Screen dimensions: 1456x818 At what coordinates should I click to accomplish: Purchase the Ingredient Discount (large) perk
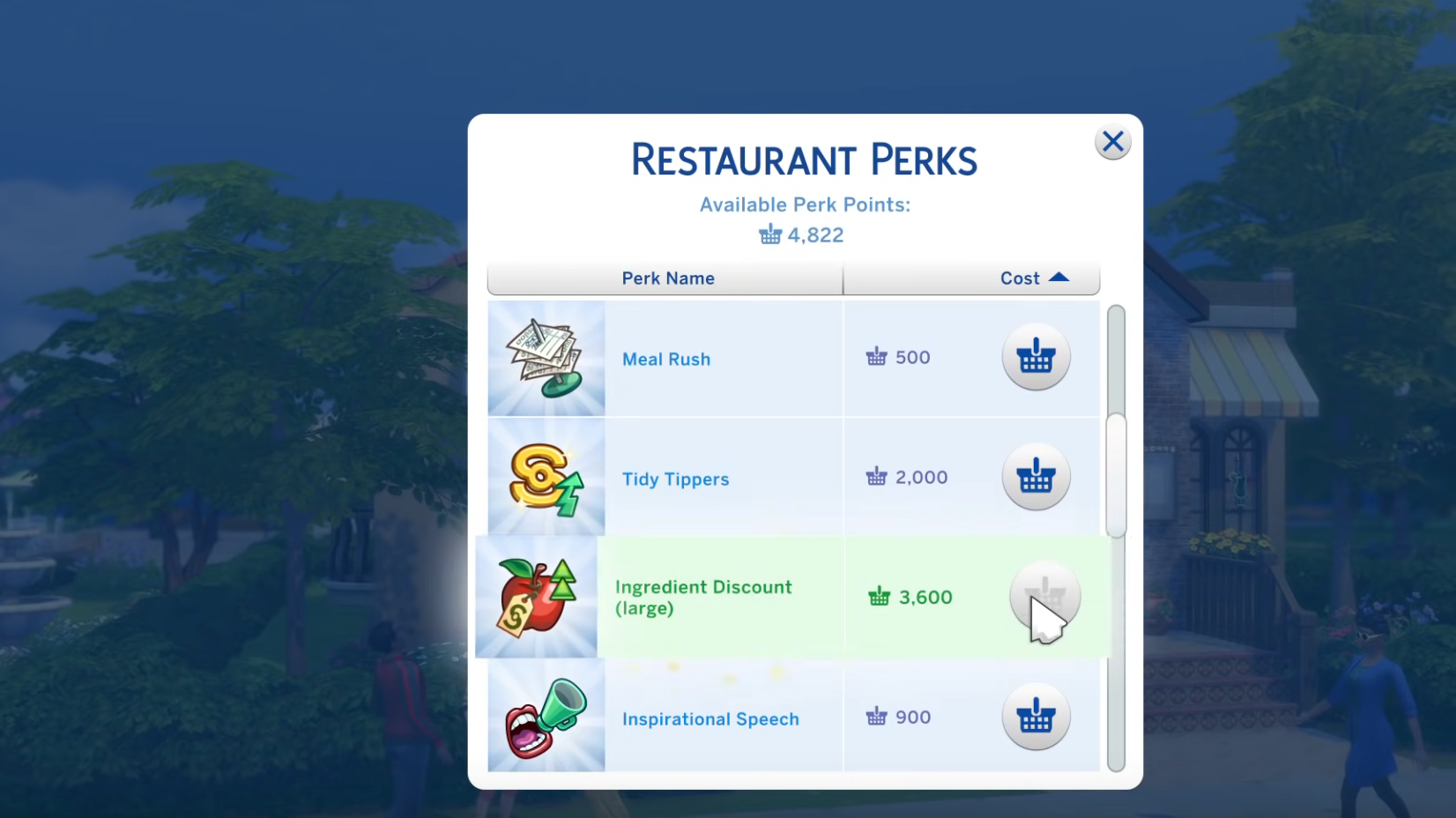click(1044, 597)
